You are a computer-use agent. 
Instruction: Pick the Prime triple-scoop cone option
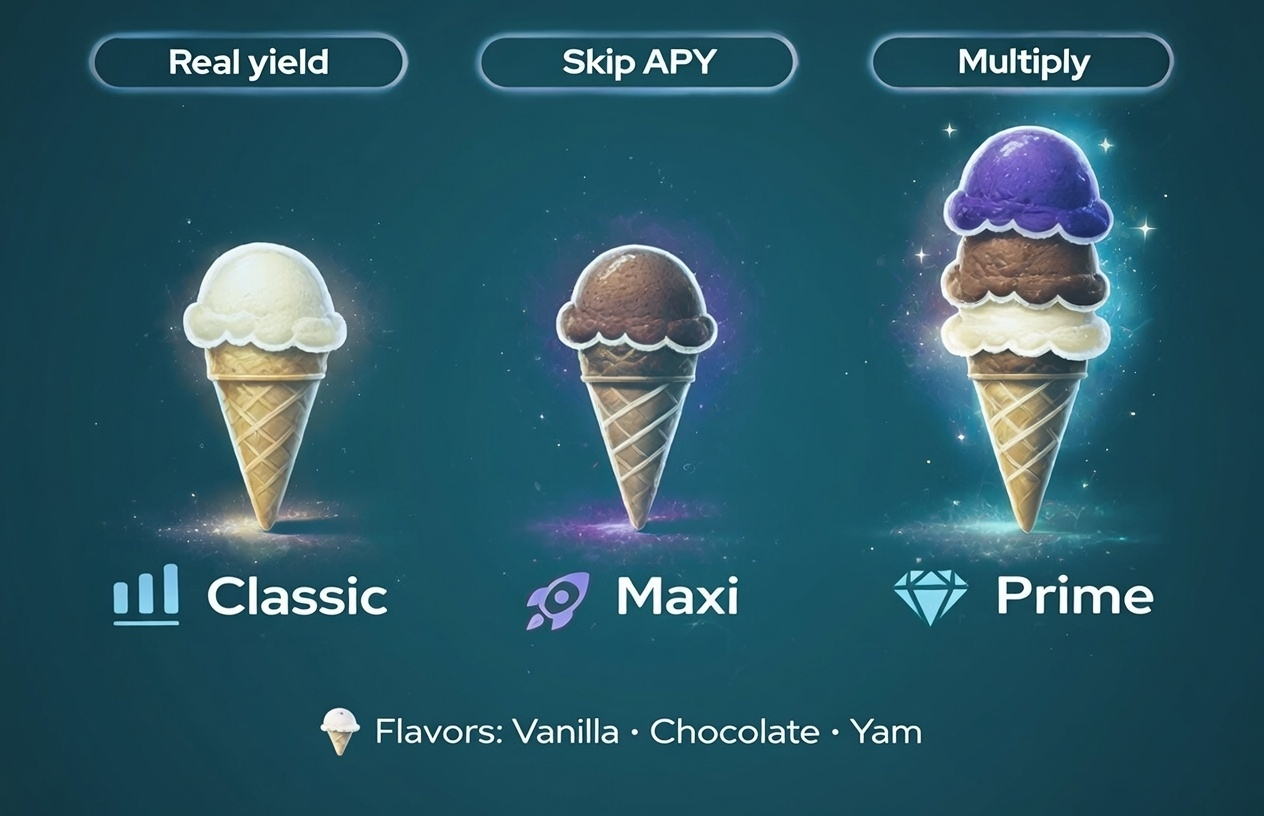[x=1026, y=330]
